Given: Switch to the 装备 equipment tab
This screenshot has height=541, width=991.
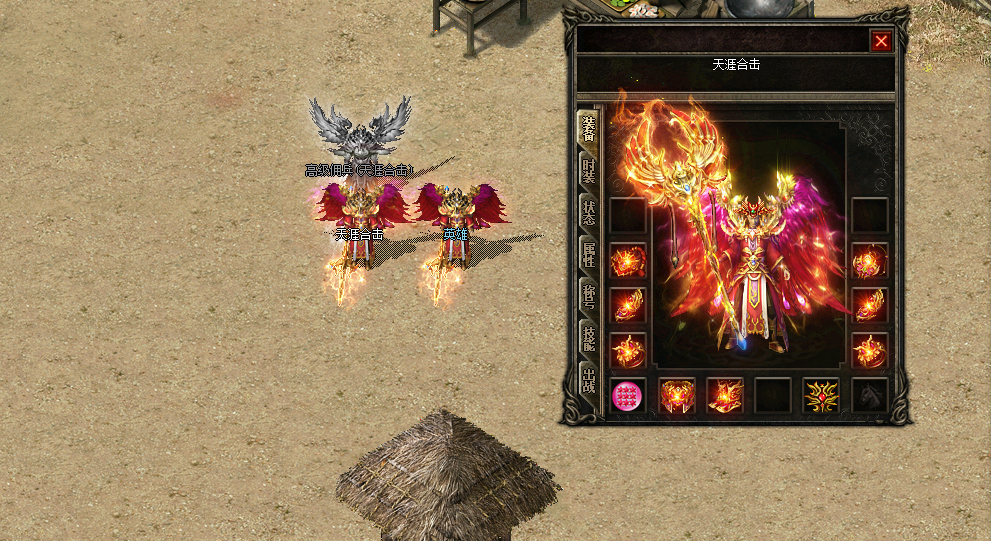Looking at the screenshot, I should click(x=588, y=128).
